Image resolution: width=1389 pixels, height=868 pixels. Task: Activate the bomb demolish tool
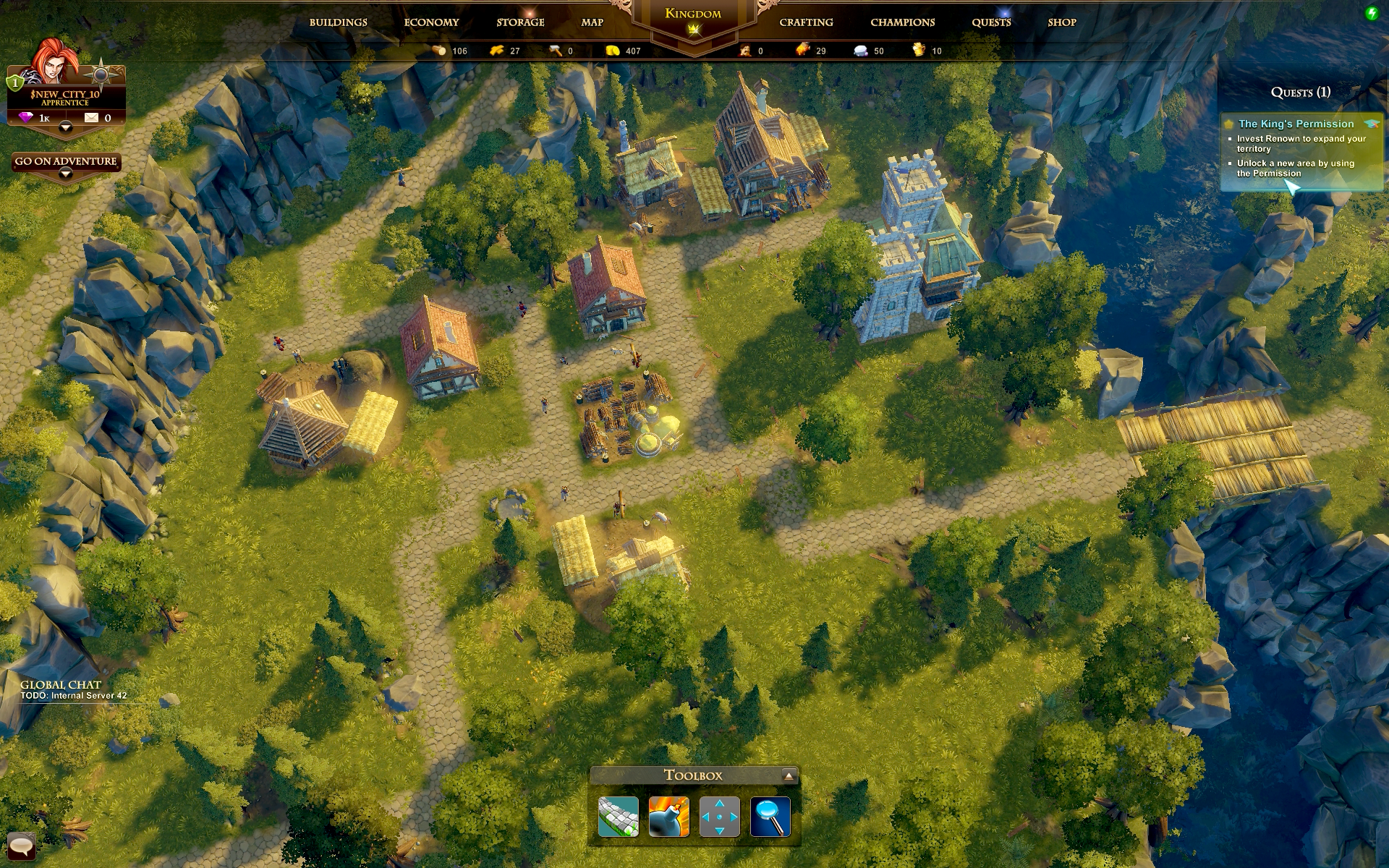(x=669, y=817)
